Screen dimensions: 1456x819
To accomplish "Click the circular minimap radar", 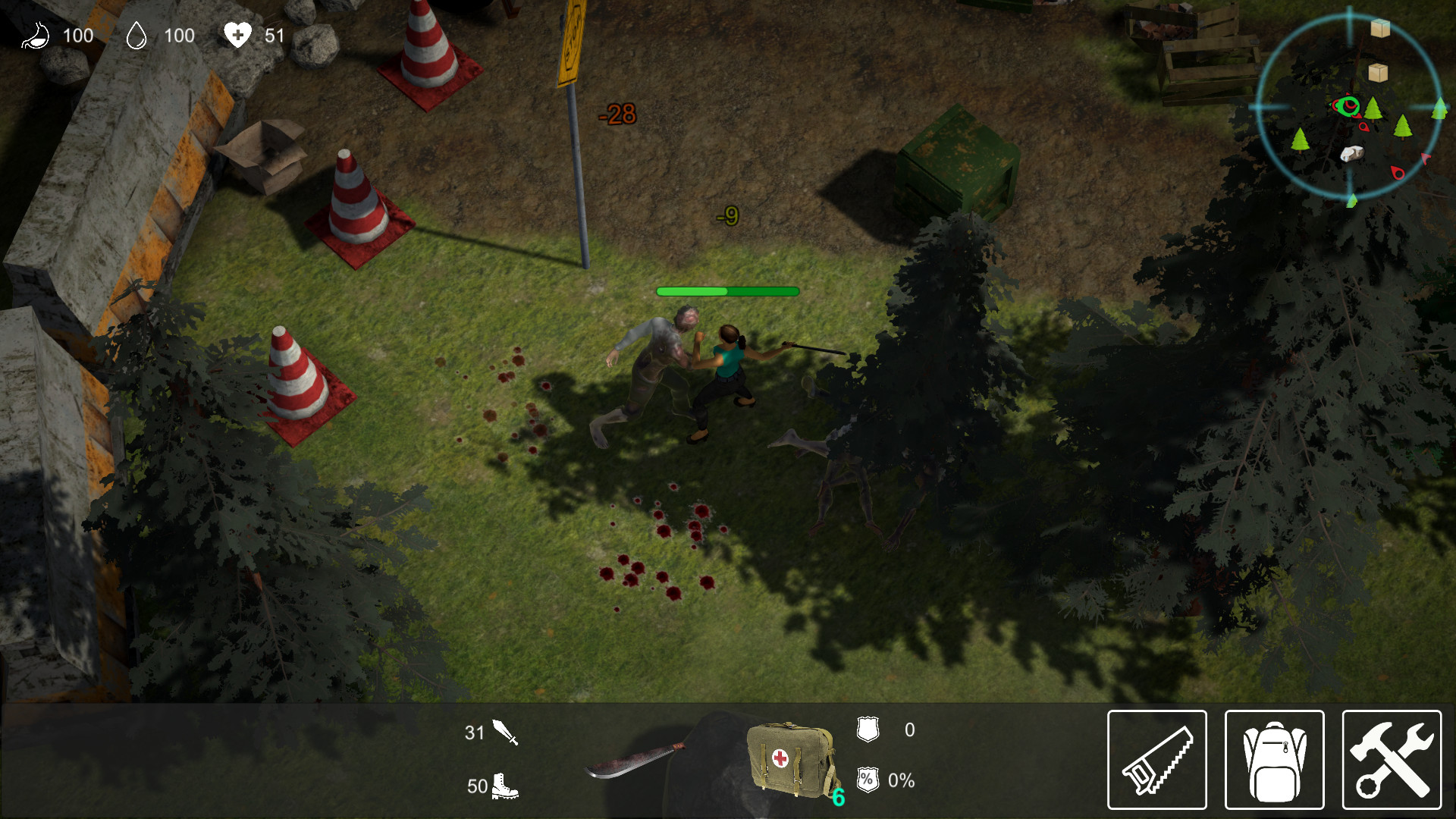I will pos(1349,107).
